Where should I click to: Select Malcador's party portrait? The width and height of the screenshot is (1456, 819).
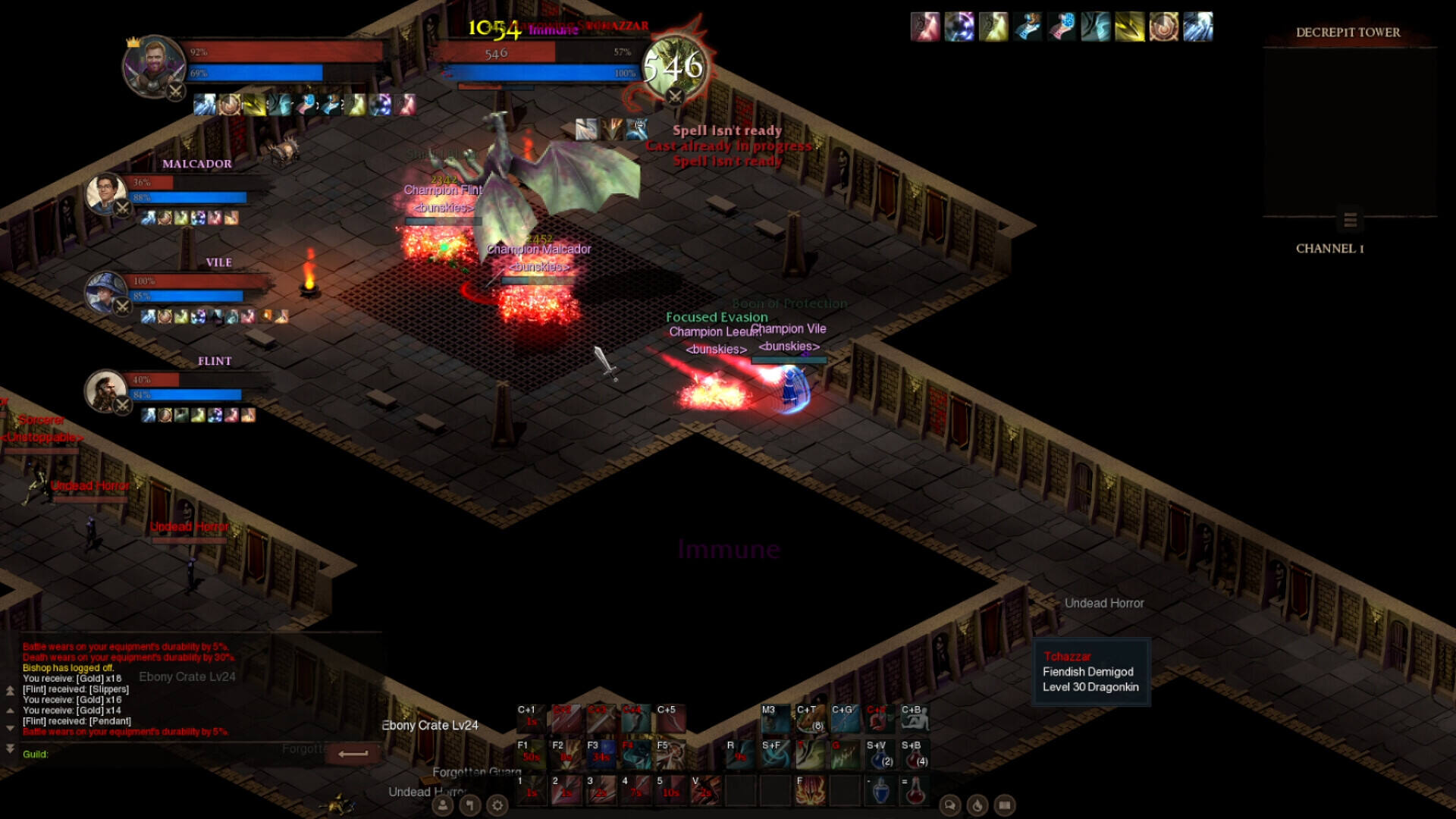tap(106, 193)
